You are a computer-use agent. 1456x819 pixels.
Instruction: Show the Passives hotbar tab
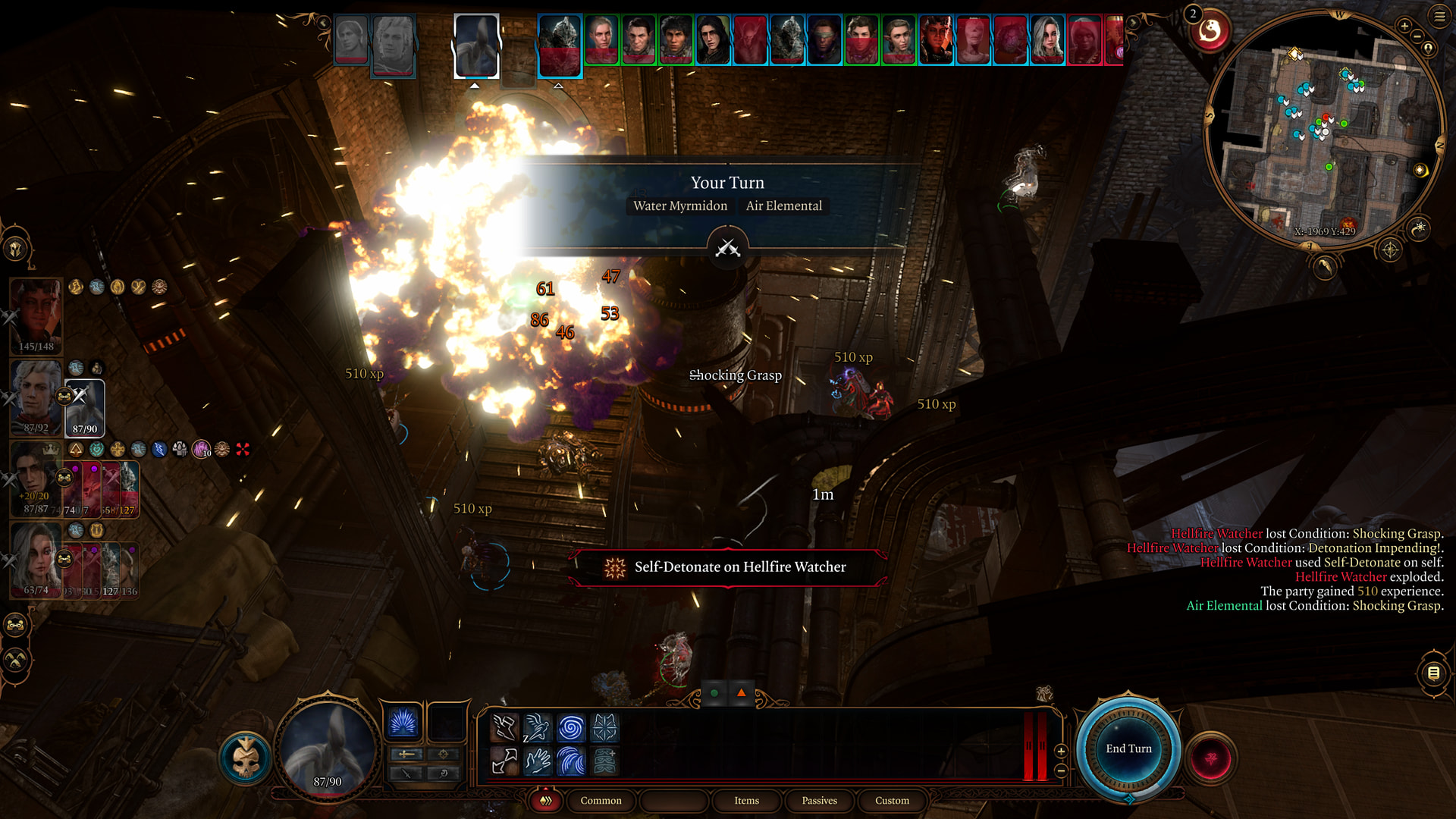pos(819,801)
